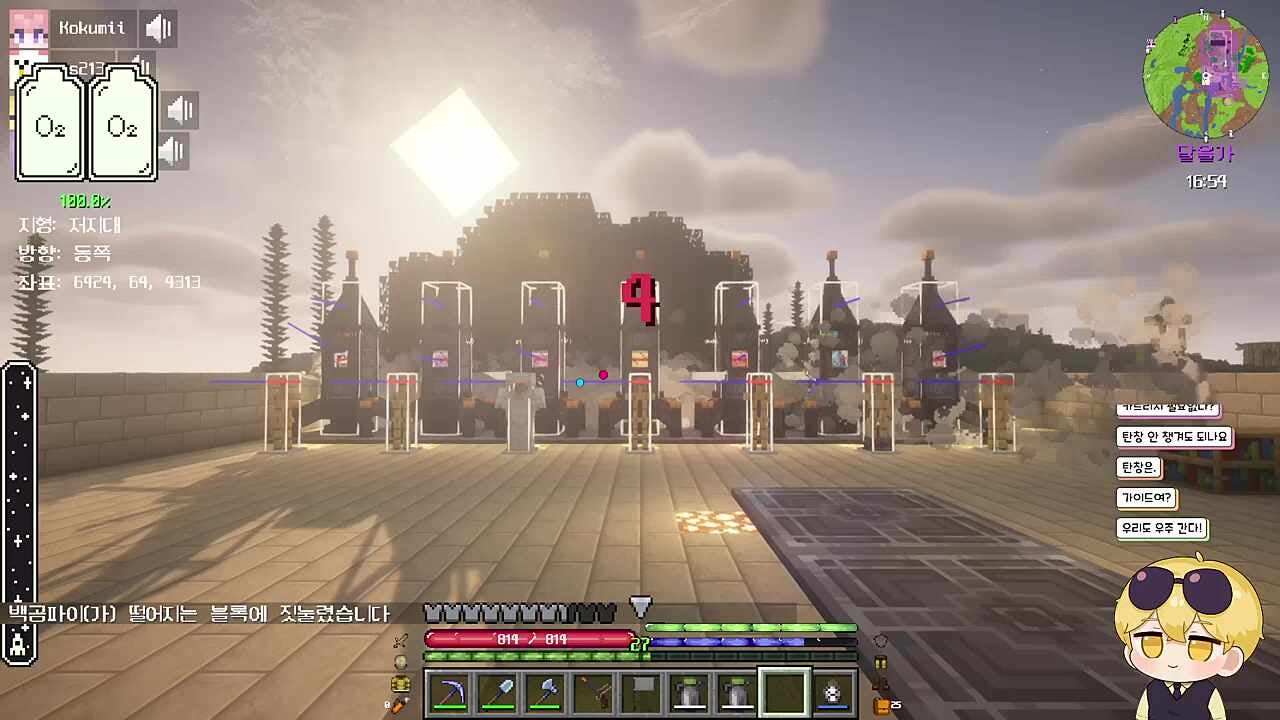
Task: Select the shovel hotbar slot
Action: 496,693
